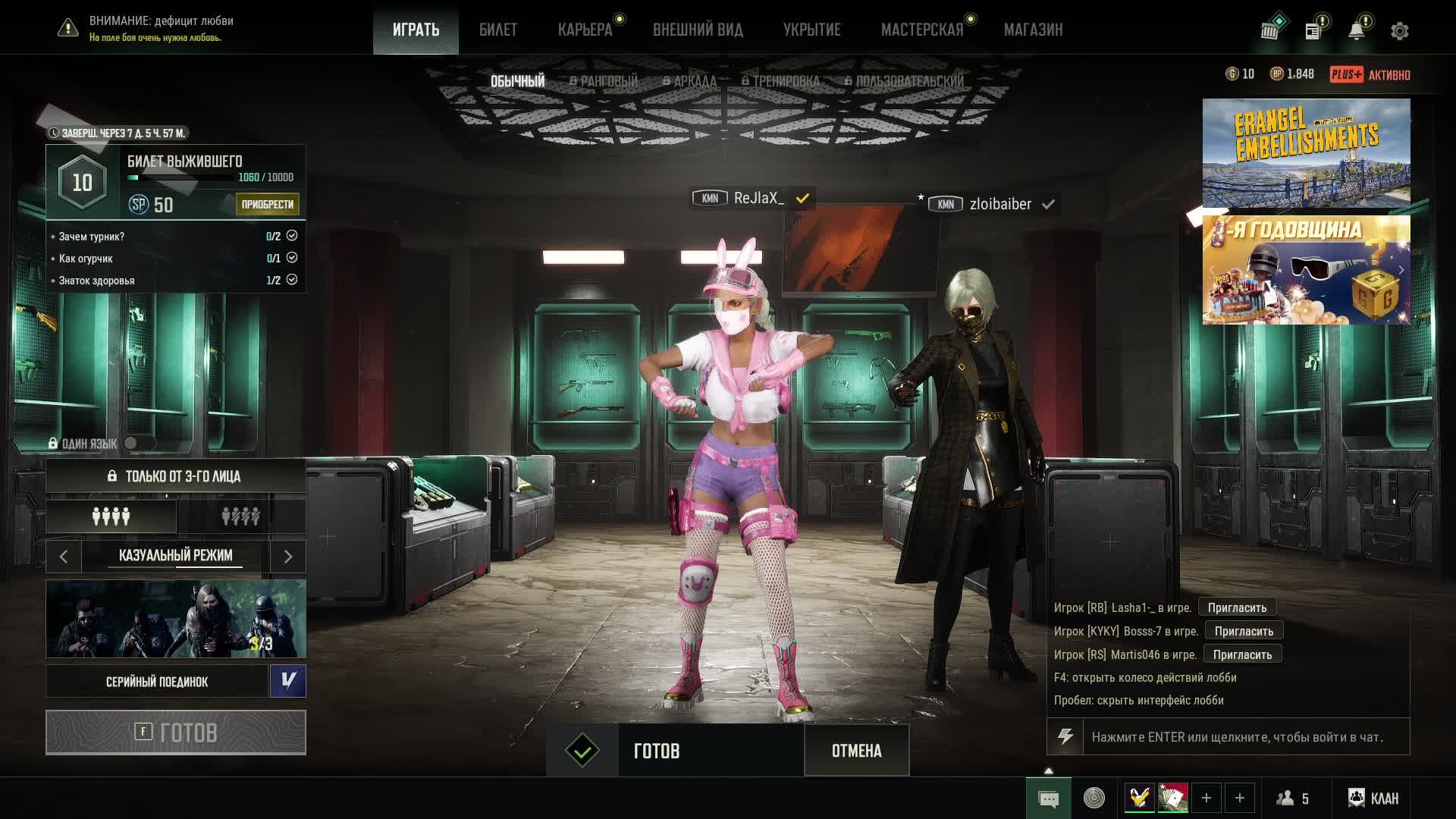Show notifications via the bell icon
This screenshot has width=1456, height=819.
tap(1356, 31)
